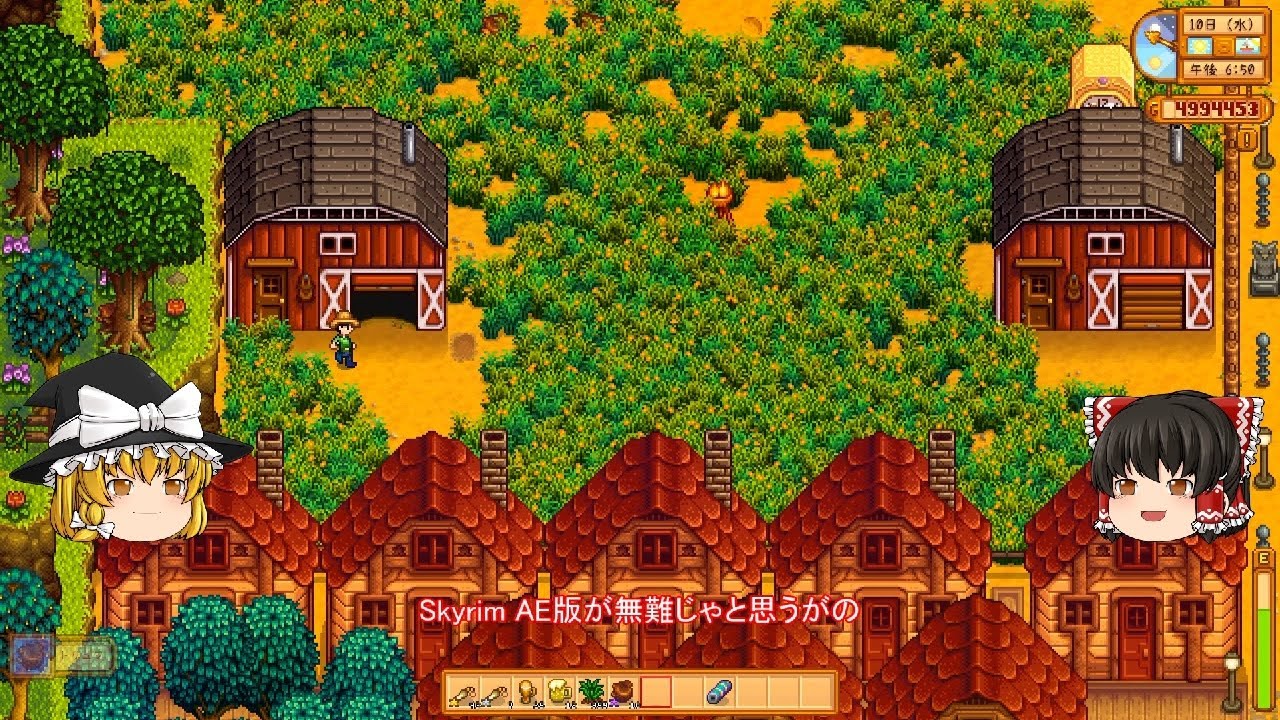Click the time display showing 午後 6:50

coord(1222,69)
